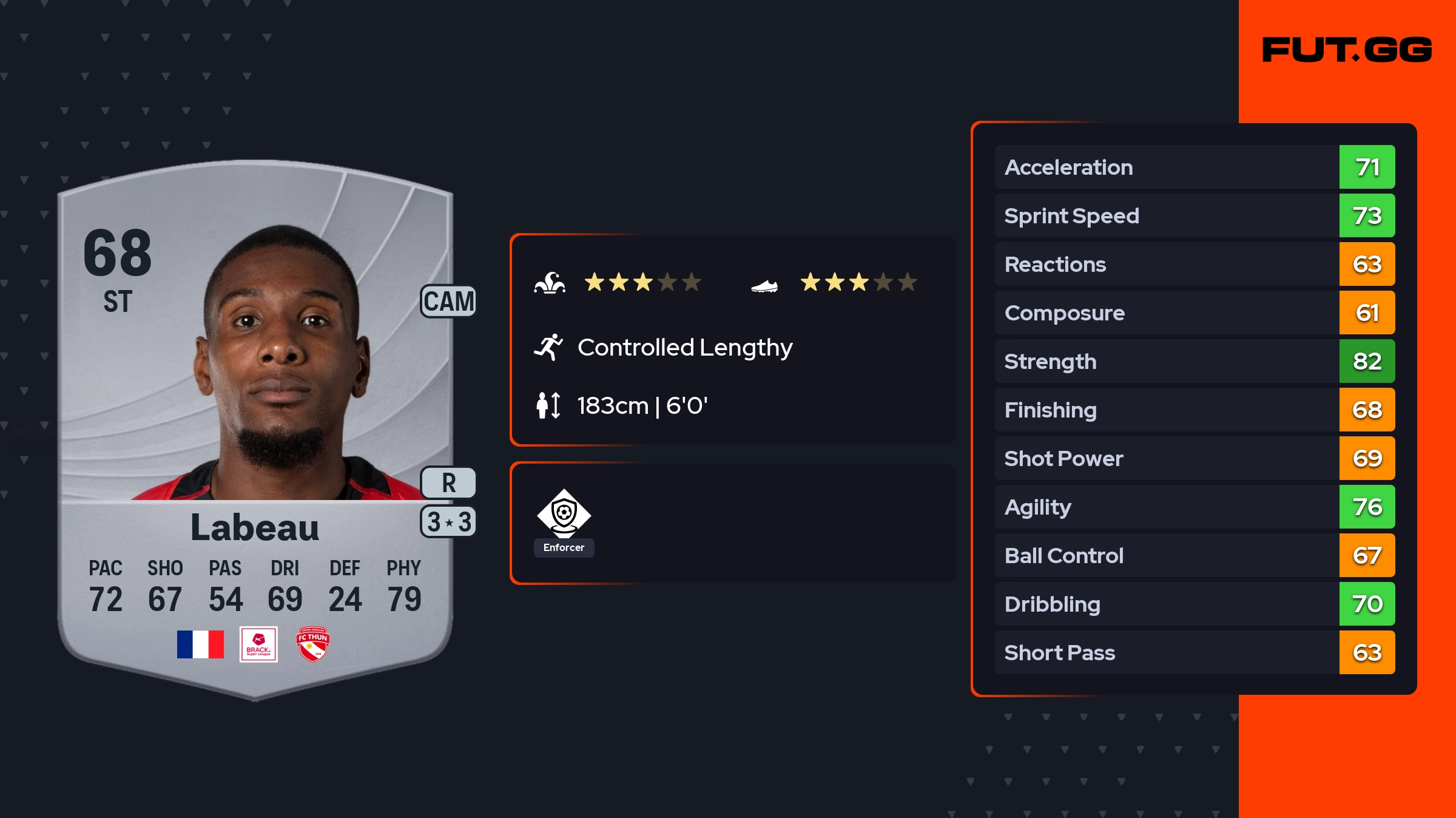Click the Short Pass stat row
The height and width of the screenshot is (818, 1456).
[1194, 652]
